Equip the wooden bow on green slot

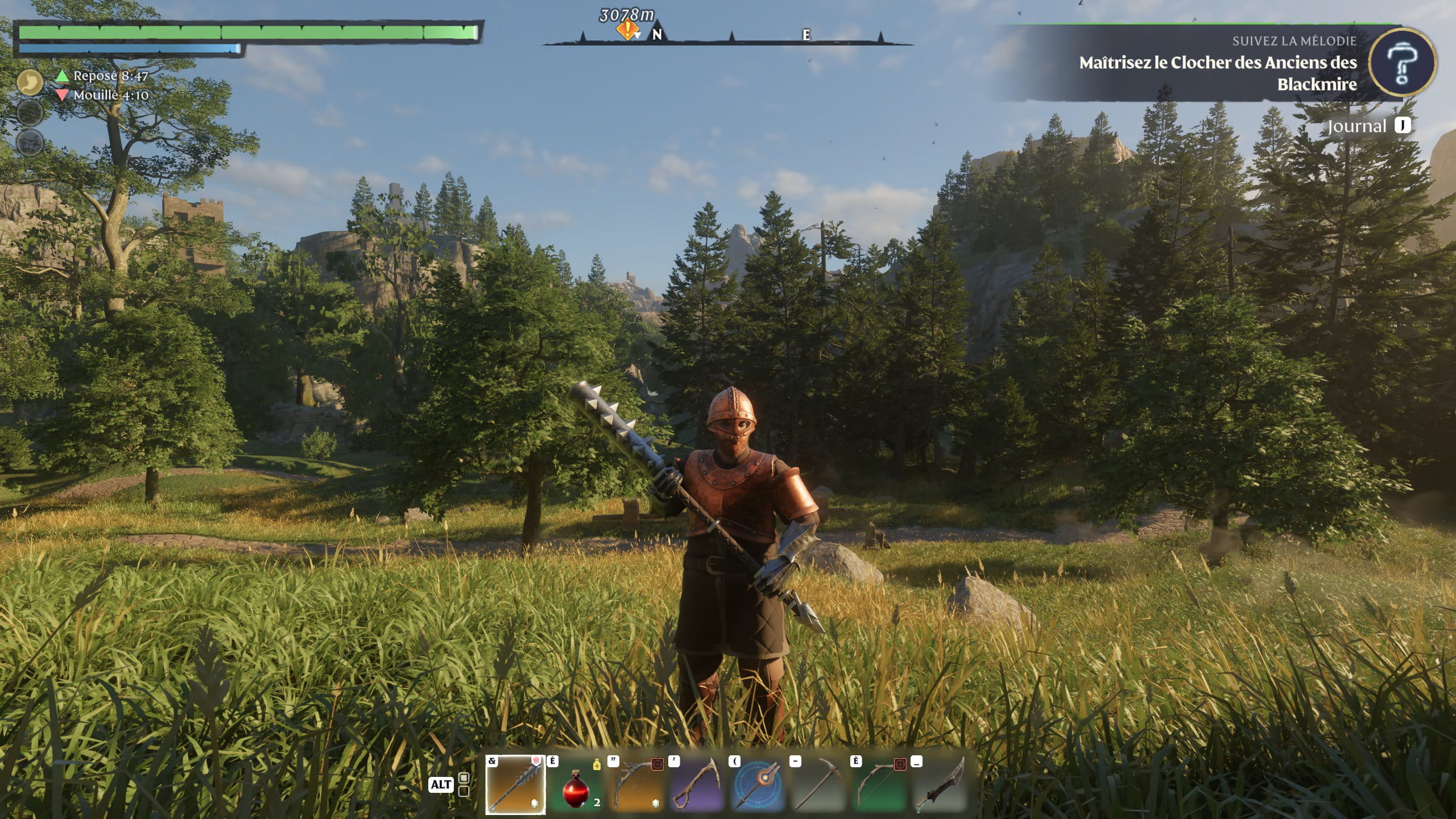880,784
